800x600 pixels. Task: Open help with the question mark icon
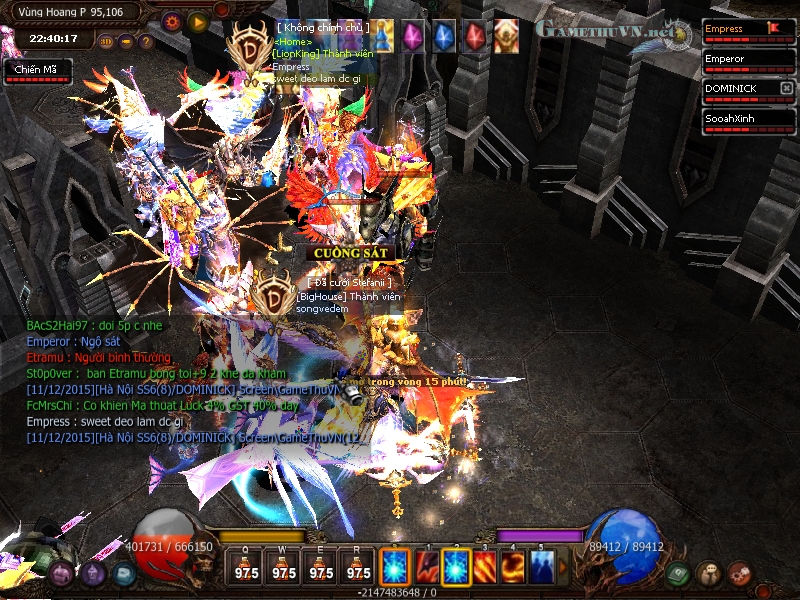coord(146,42)
